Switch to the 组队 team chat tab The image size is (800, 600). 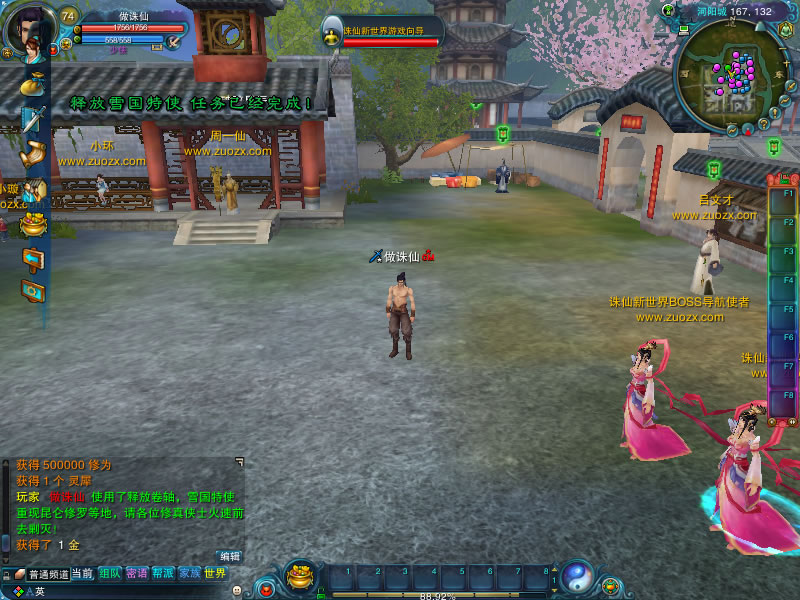[x=109, y=574]
